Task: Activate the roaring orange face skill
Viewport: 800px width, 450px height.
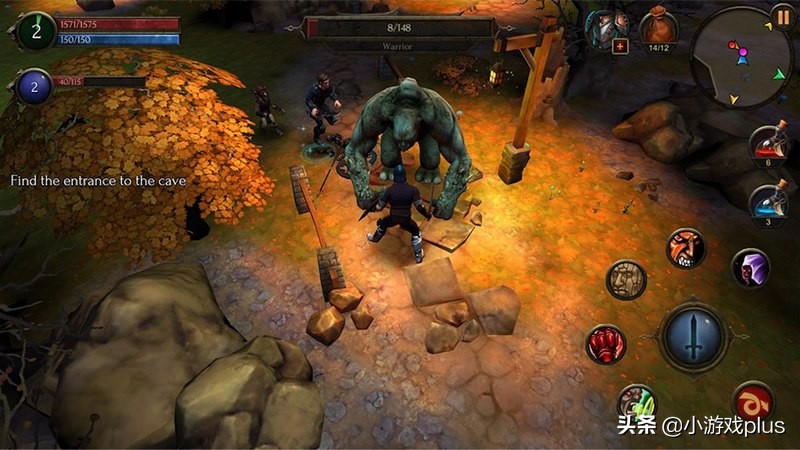Action: (x=686, y=249)
